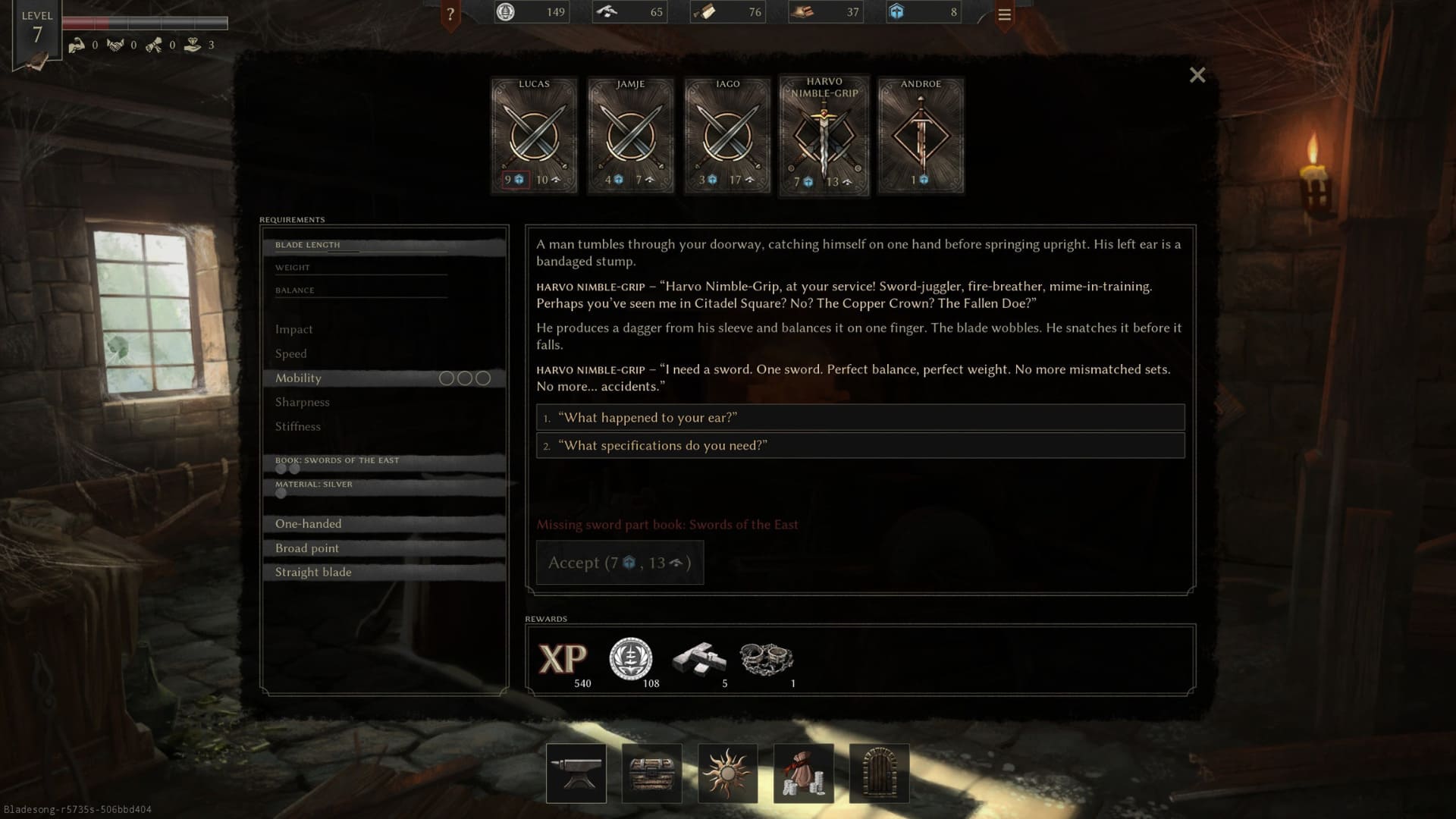
Task: Pick the Iago customer card
Action: [x=727, y=135]
